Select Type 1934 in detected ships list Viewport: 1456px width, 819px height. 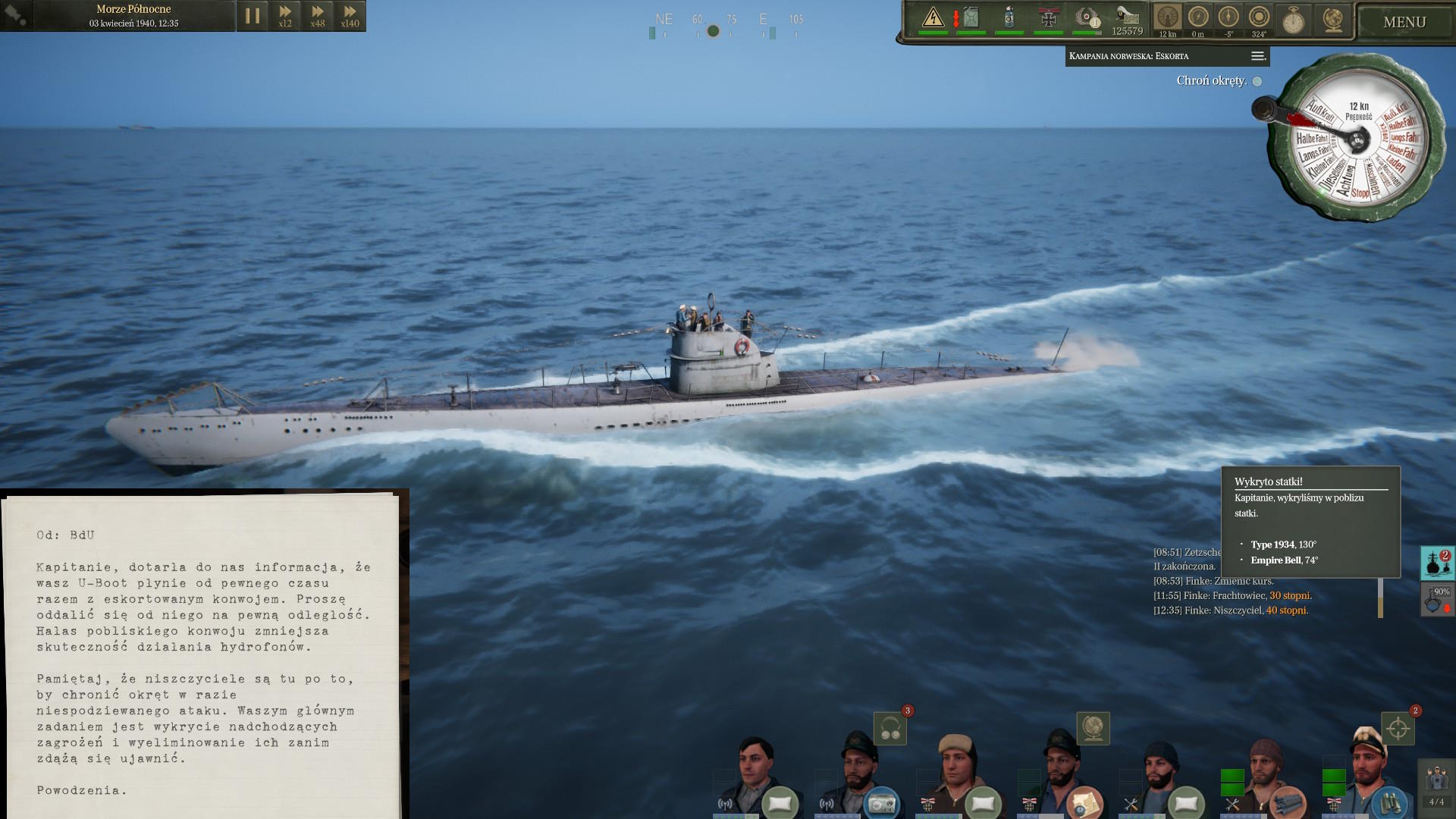click(1272, 544)
